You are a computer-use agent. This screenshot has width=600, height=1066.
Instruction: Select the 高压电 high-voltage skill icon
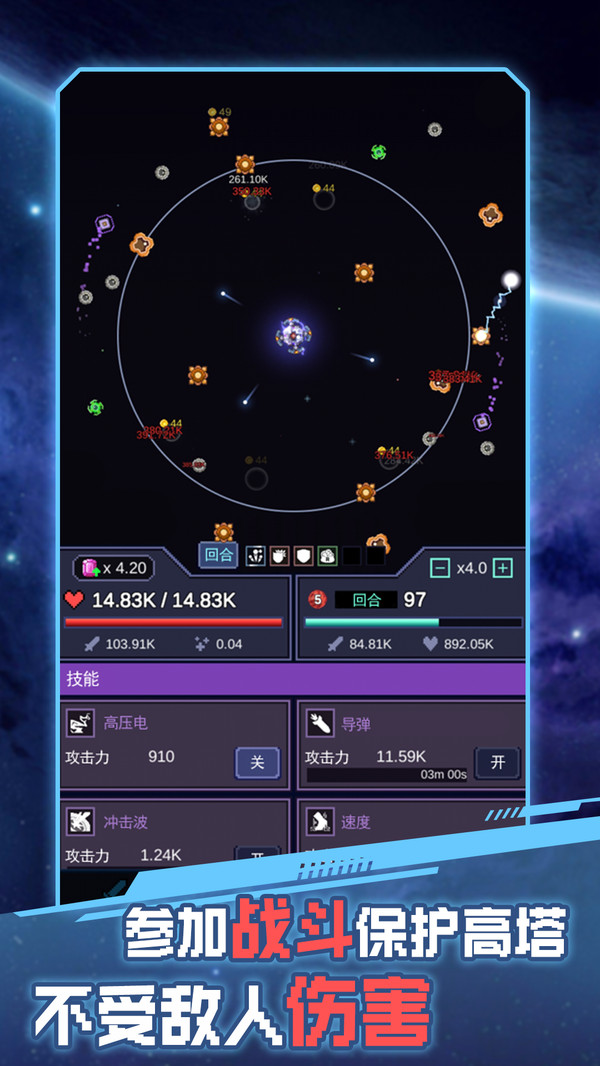[x=80, y=723]
